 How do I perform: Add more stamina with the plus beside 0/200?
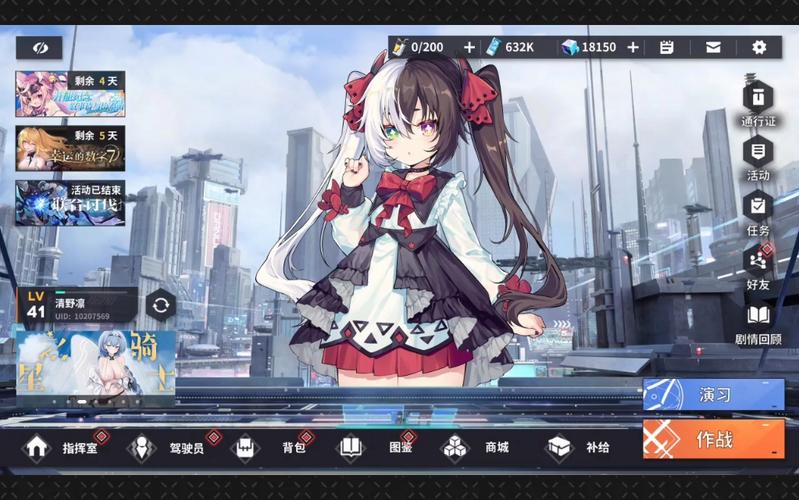tap(470, 47)
